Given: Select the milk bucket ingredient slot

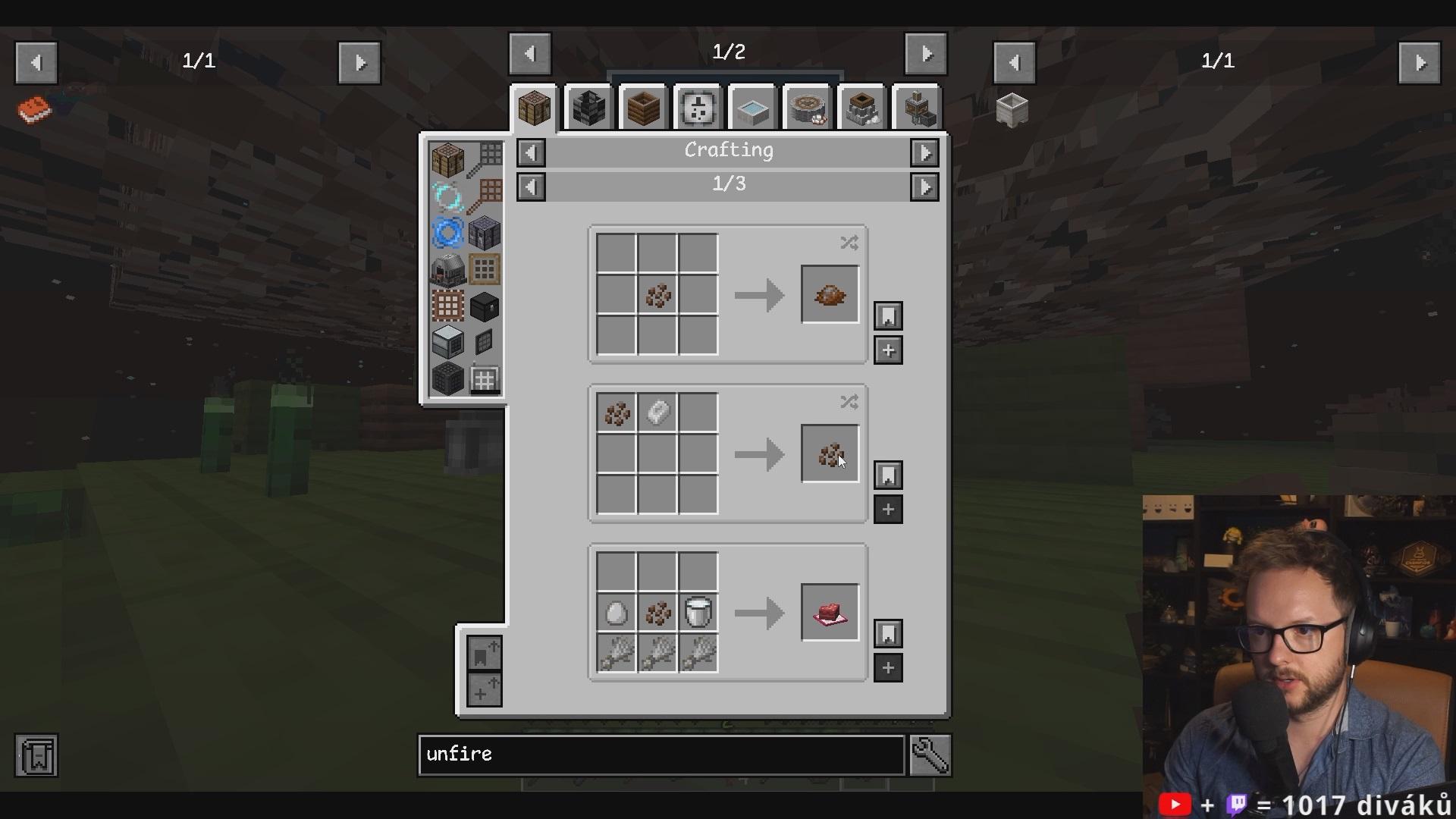Looking at the screenshot, I should click(698, 613).
